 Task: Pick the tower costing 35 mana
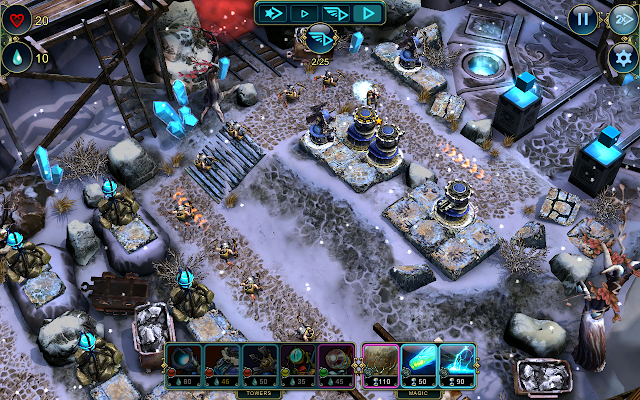tap(296, 362)
